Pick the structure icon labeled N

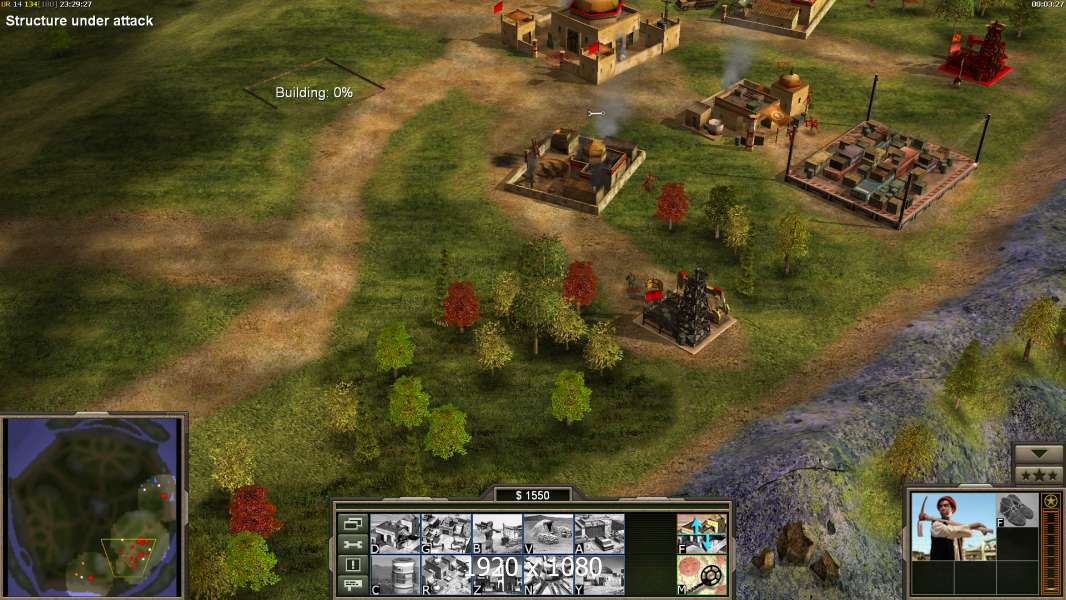(548, 574)
